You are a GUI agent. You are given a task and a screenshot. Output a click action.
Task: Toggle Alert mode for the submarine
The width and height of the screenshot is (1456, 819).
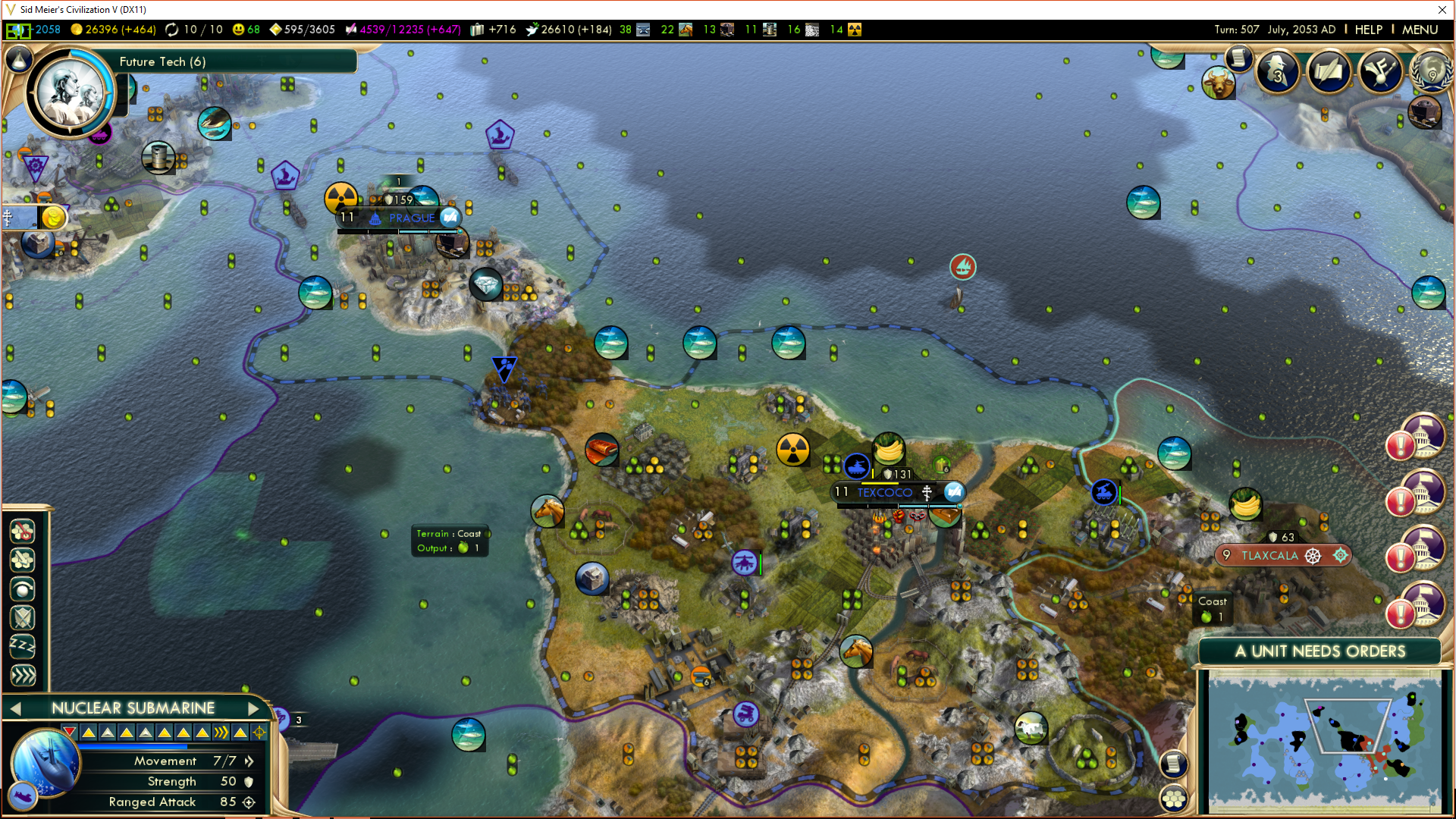tap(23, 588)
